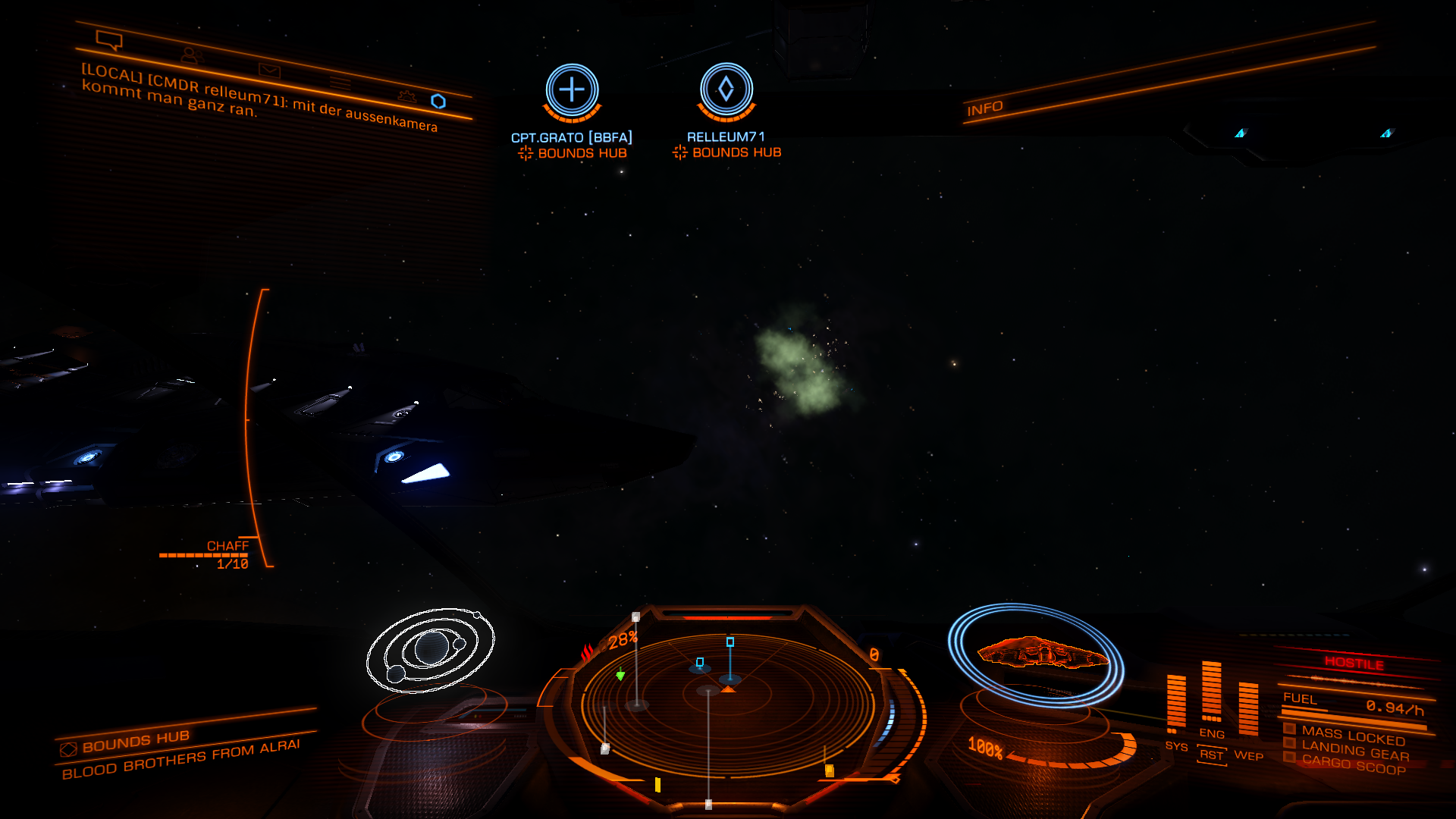1456x819 pixels.
Task: Select wingman CPT.GRATO [BBFA] icon
Action: pyautogui.click(x=572, y=90)
